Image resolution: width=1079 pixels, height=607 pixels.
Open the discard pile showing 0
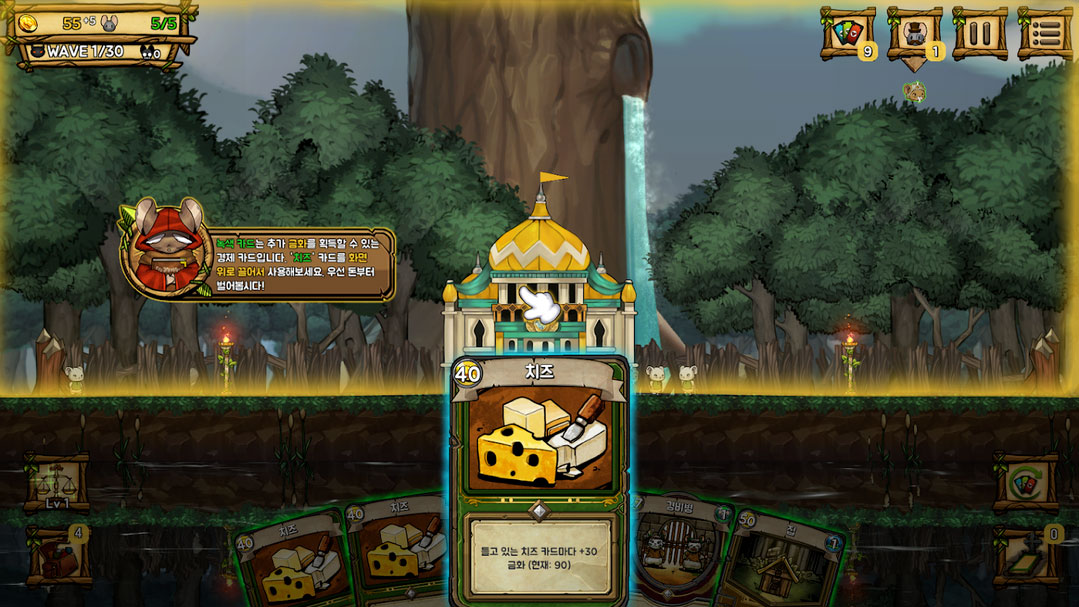pos(1026,556)
